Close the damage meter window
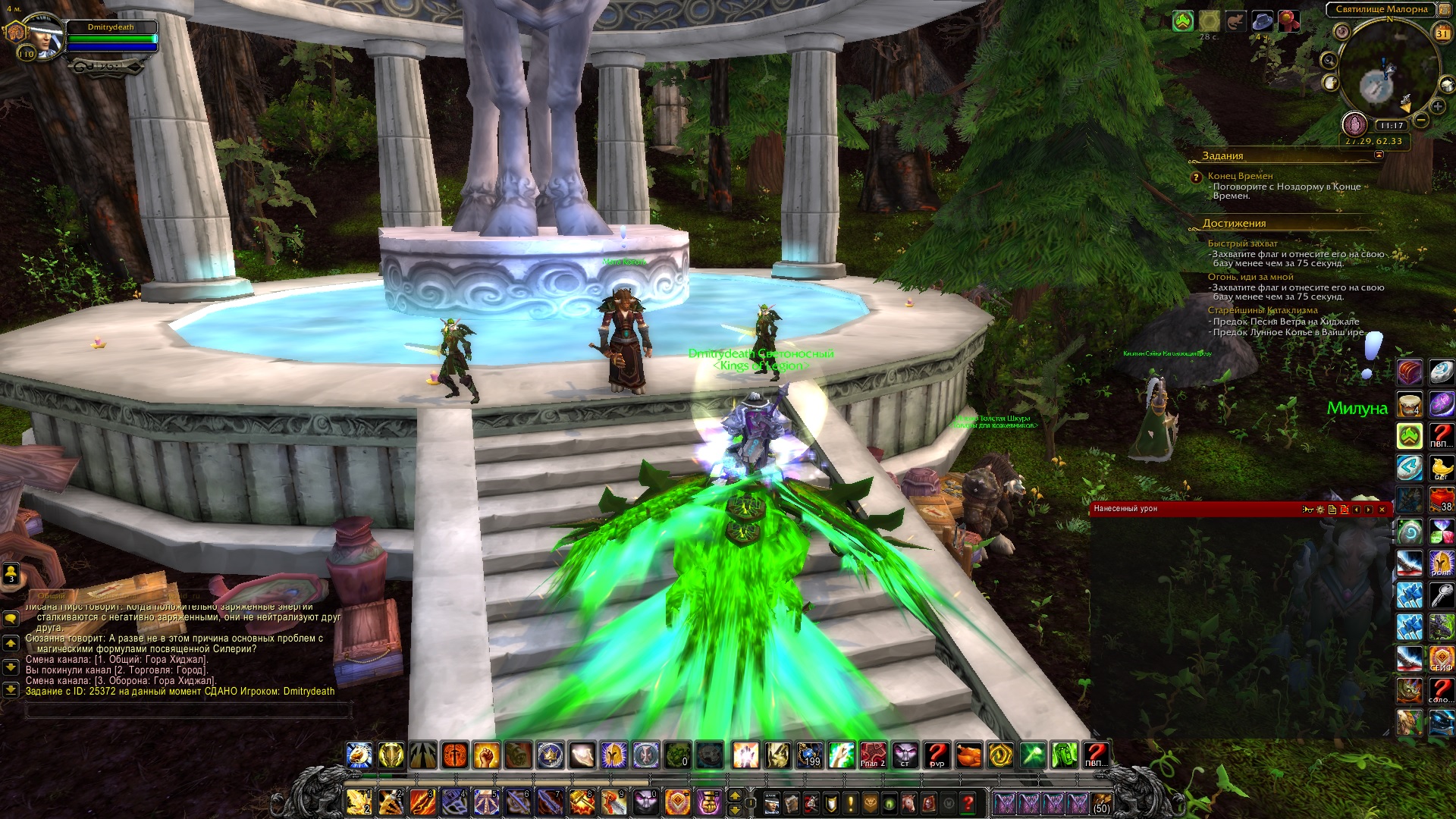Screen dimensions: 1456x819 [x=1382, y=510]
